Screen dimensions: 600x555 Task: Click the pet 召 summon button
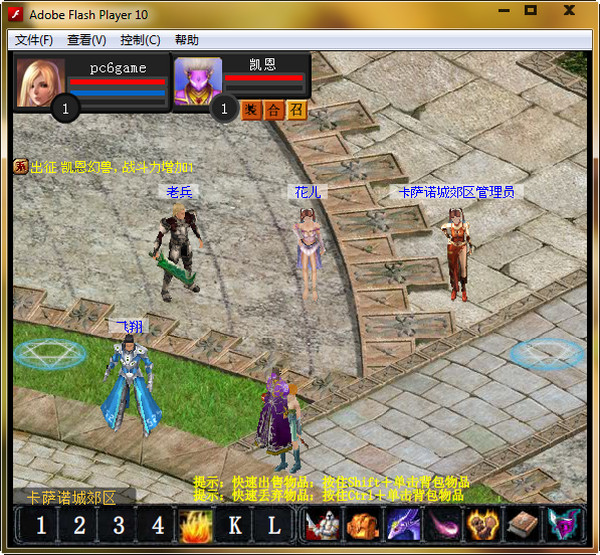(x=296, y=110)
